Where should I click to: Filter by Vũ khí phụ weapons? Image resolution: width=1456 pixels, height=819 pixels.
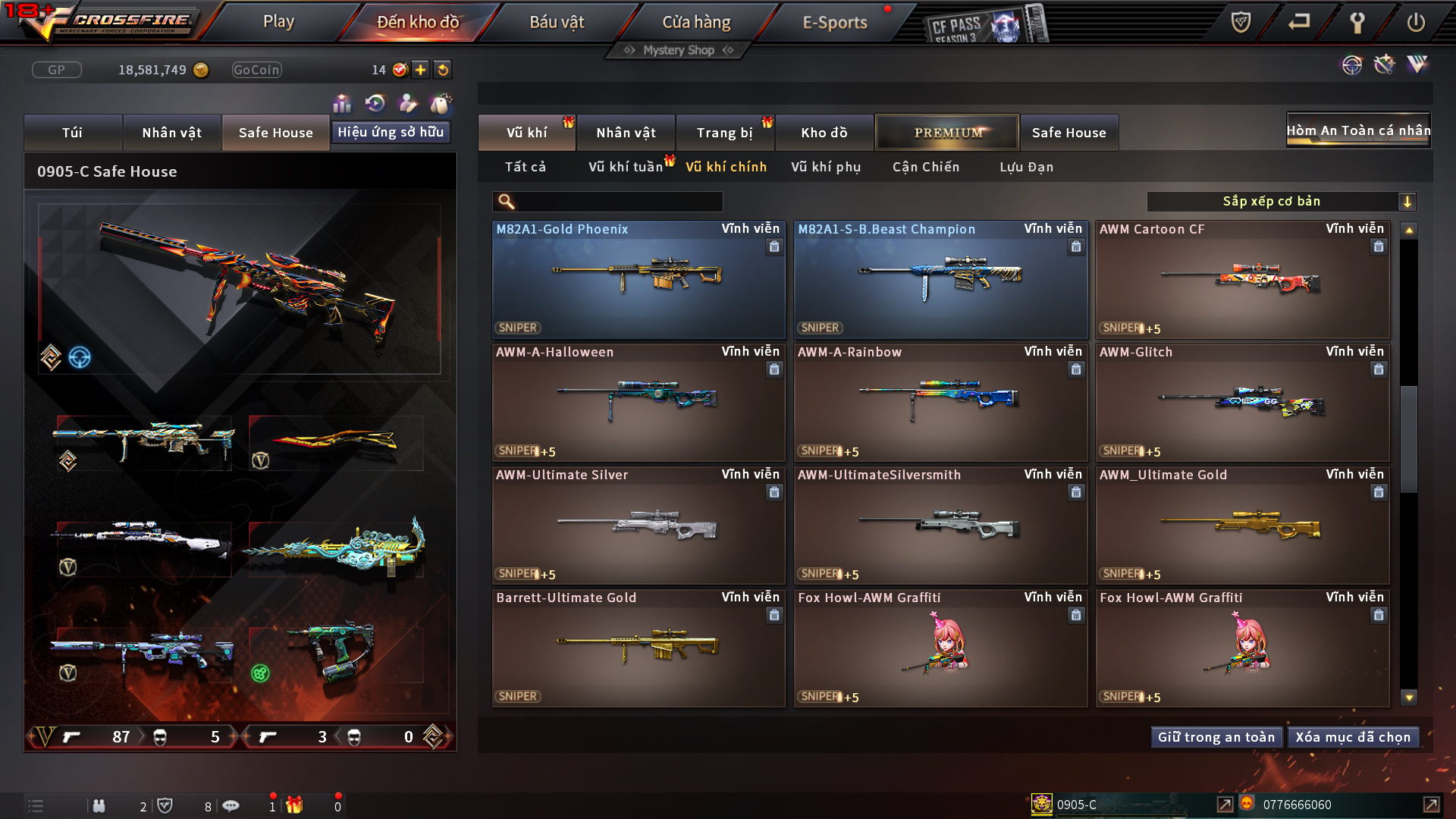(826, 167)
